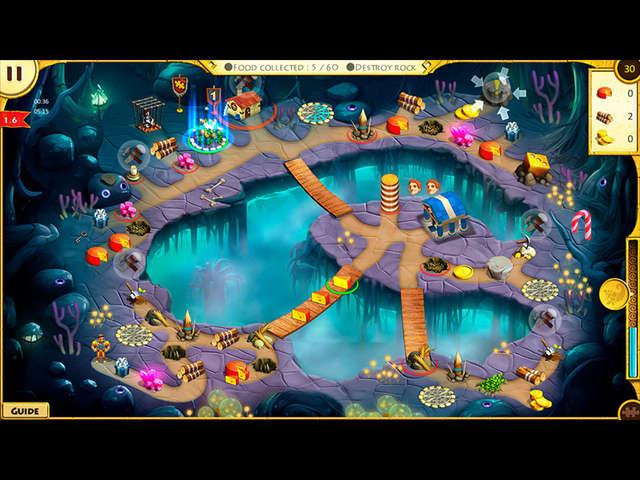Click the arrows hint bubble
The height and width of the screenshot is (480, 640).
[x=497, y=90]
